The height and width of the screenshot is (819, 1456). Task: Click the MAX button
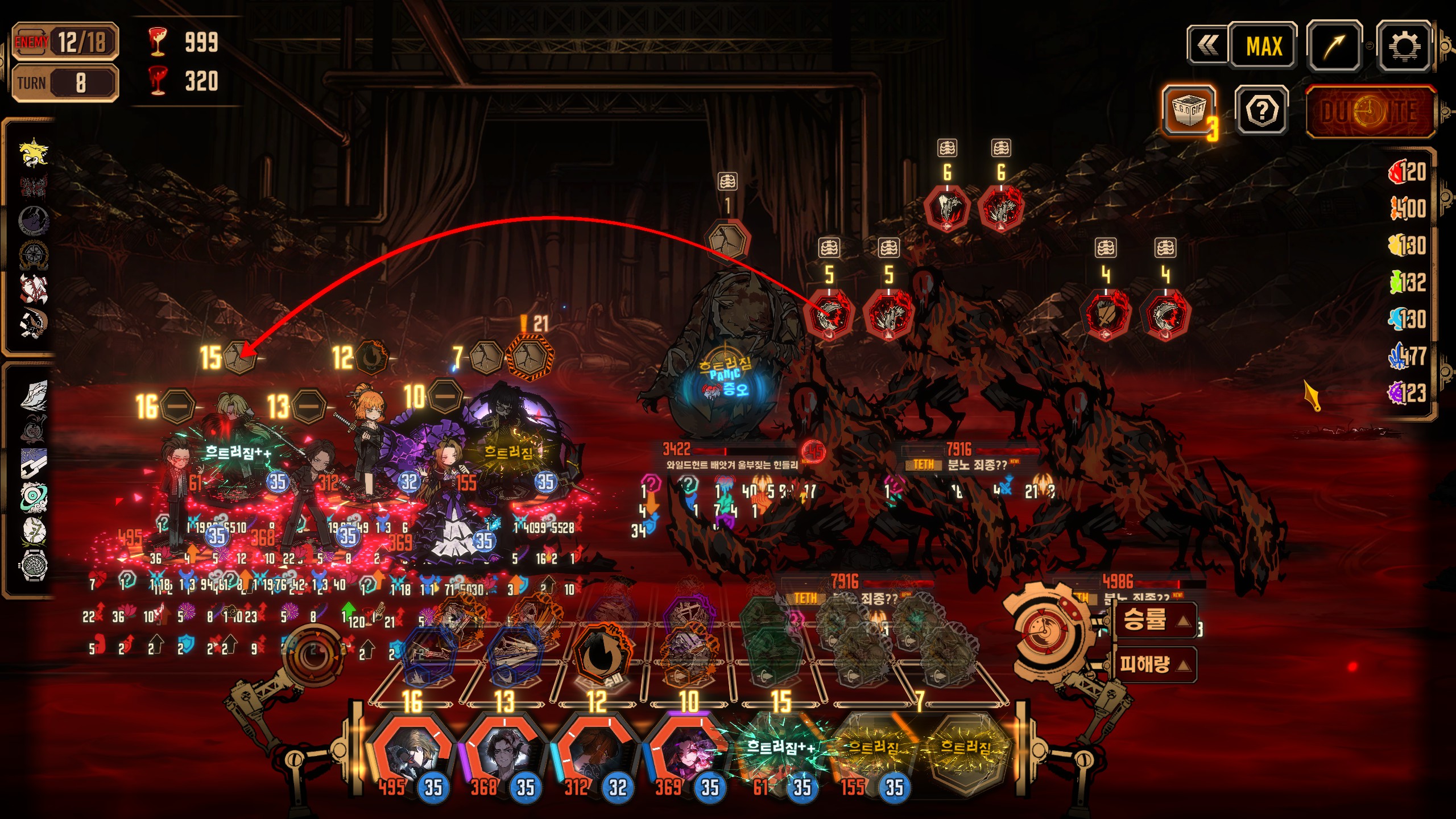pos(1263,46)
